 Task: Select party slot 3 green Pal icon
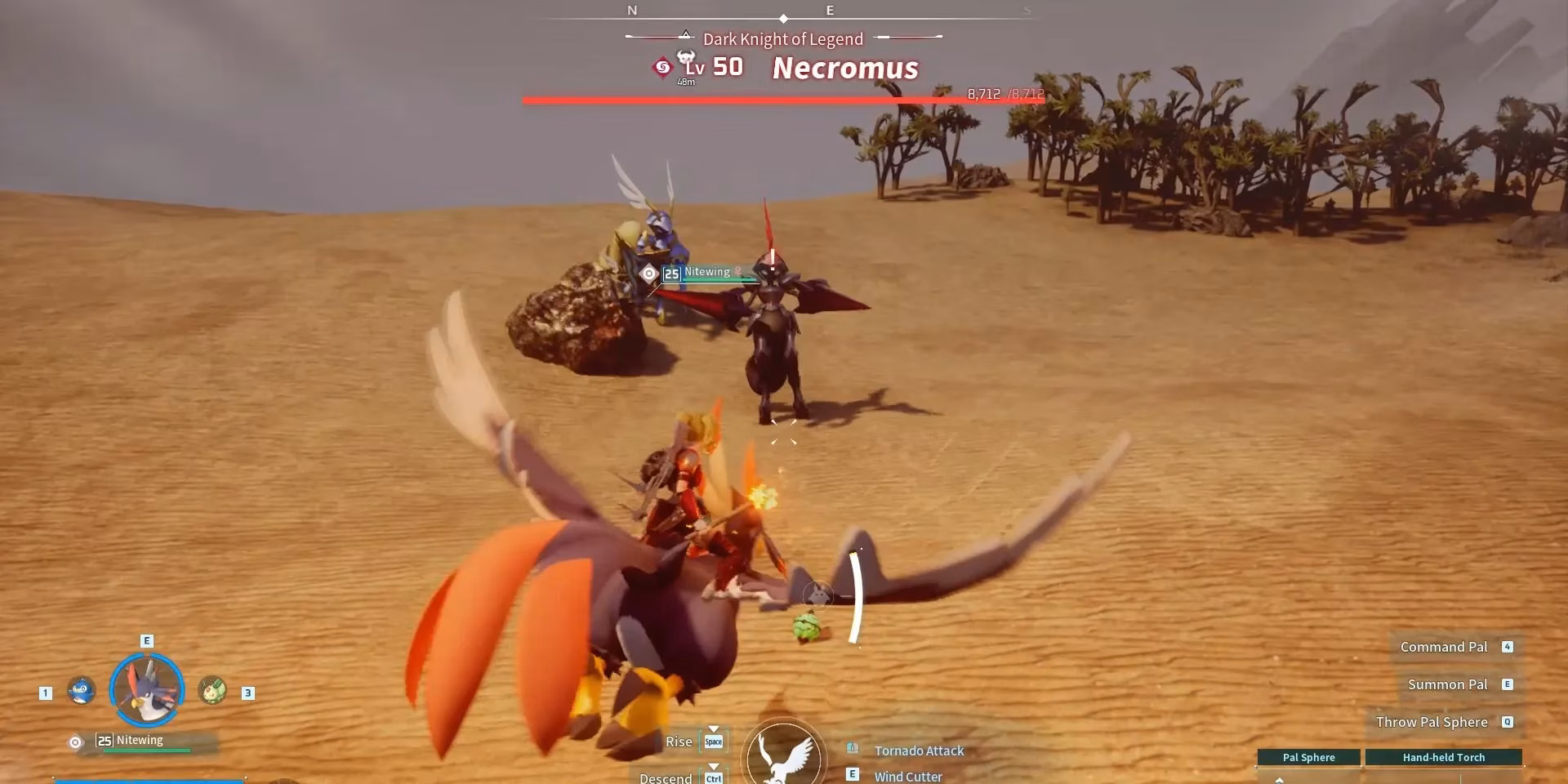tap(211, 690)
